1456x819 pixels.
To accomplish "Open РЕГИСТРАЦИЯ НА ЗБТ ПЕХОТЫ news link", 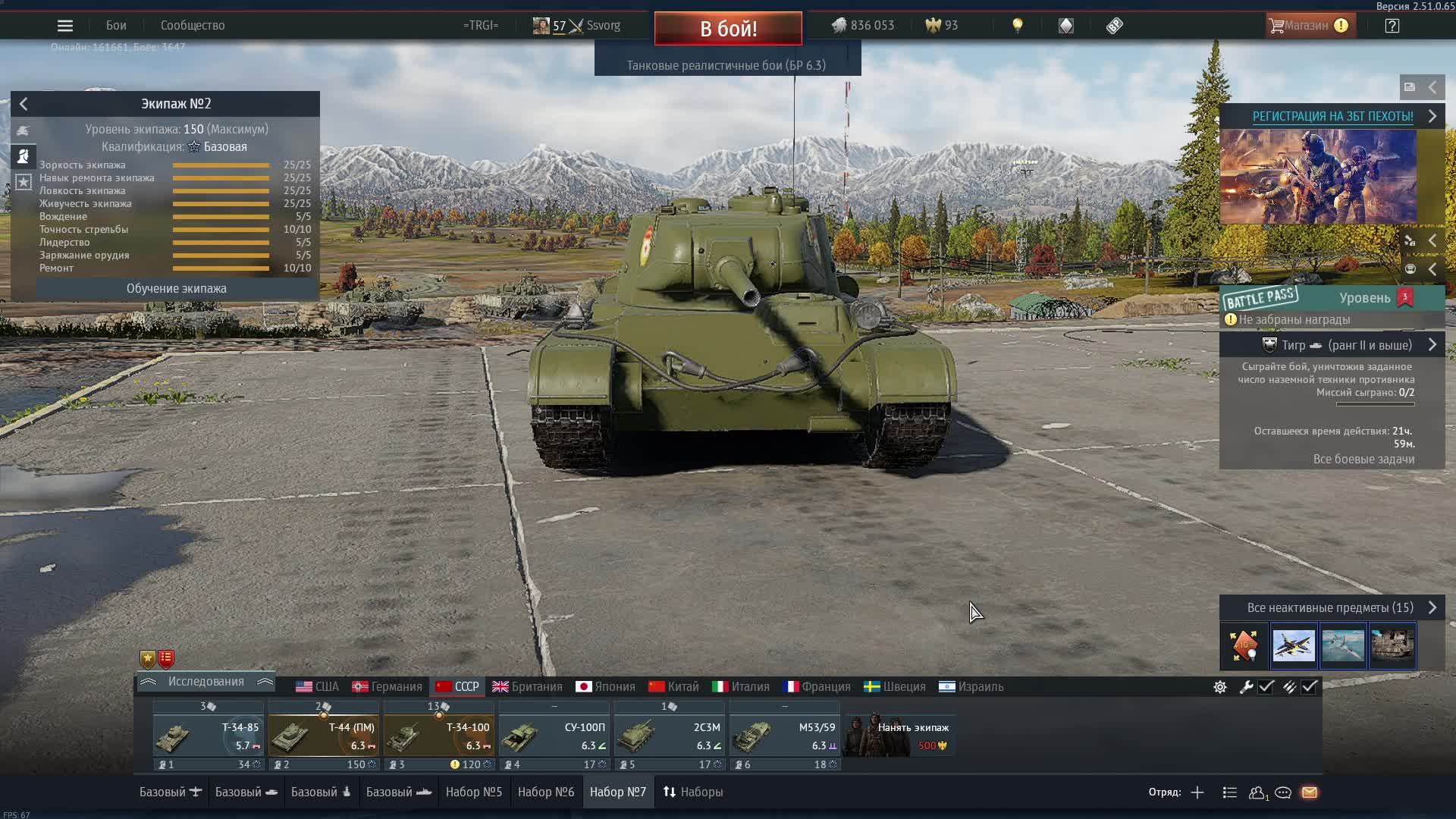I will [1332, 117].
